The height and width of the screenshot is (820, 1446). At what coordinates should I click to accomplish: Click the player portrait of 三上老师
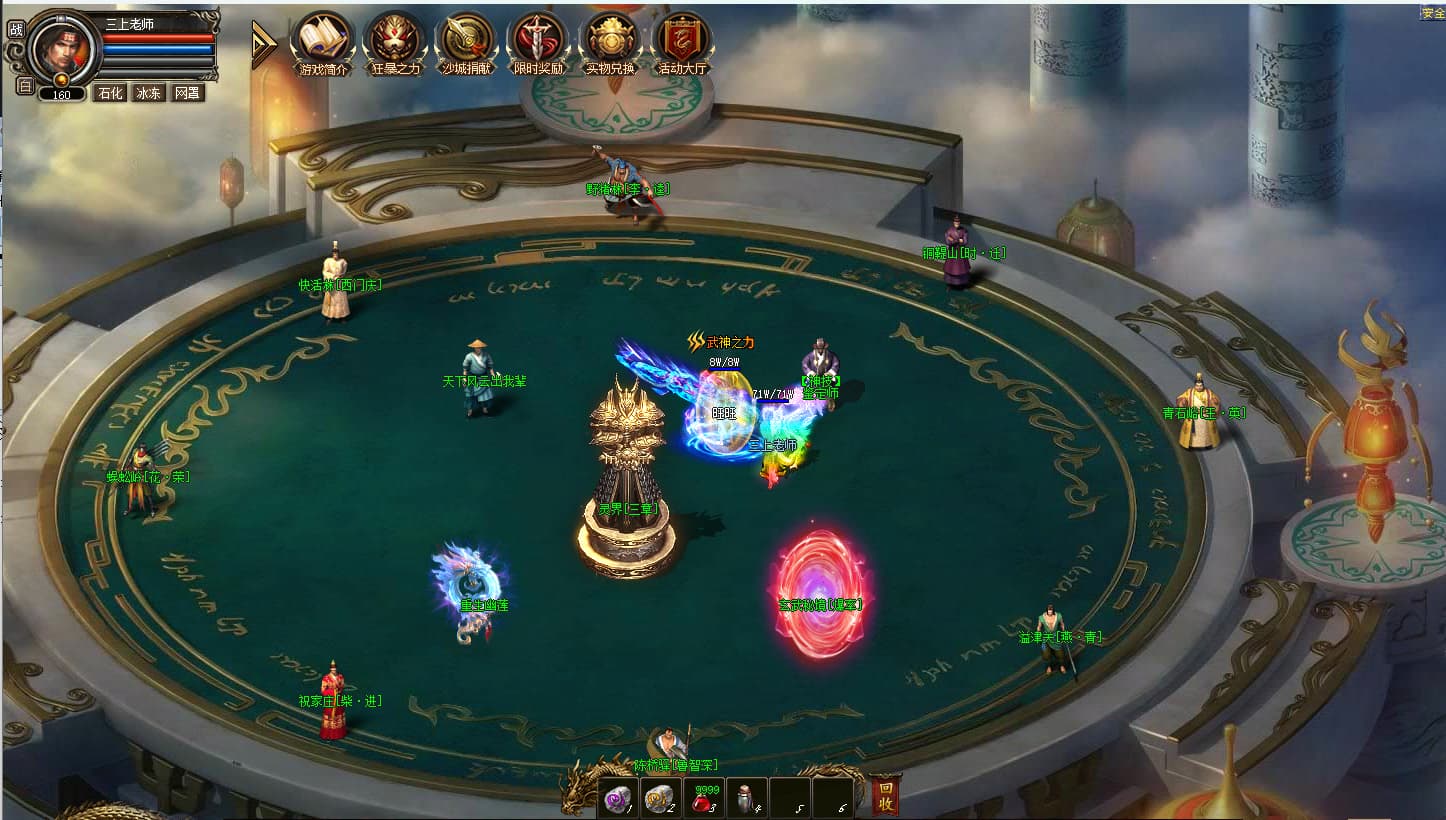click(62, 47)
